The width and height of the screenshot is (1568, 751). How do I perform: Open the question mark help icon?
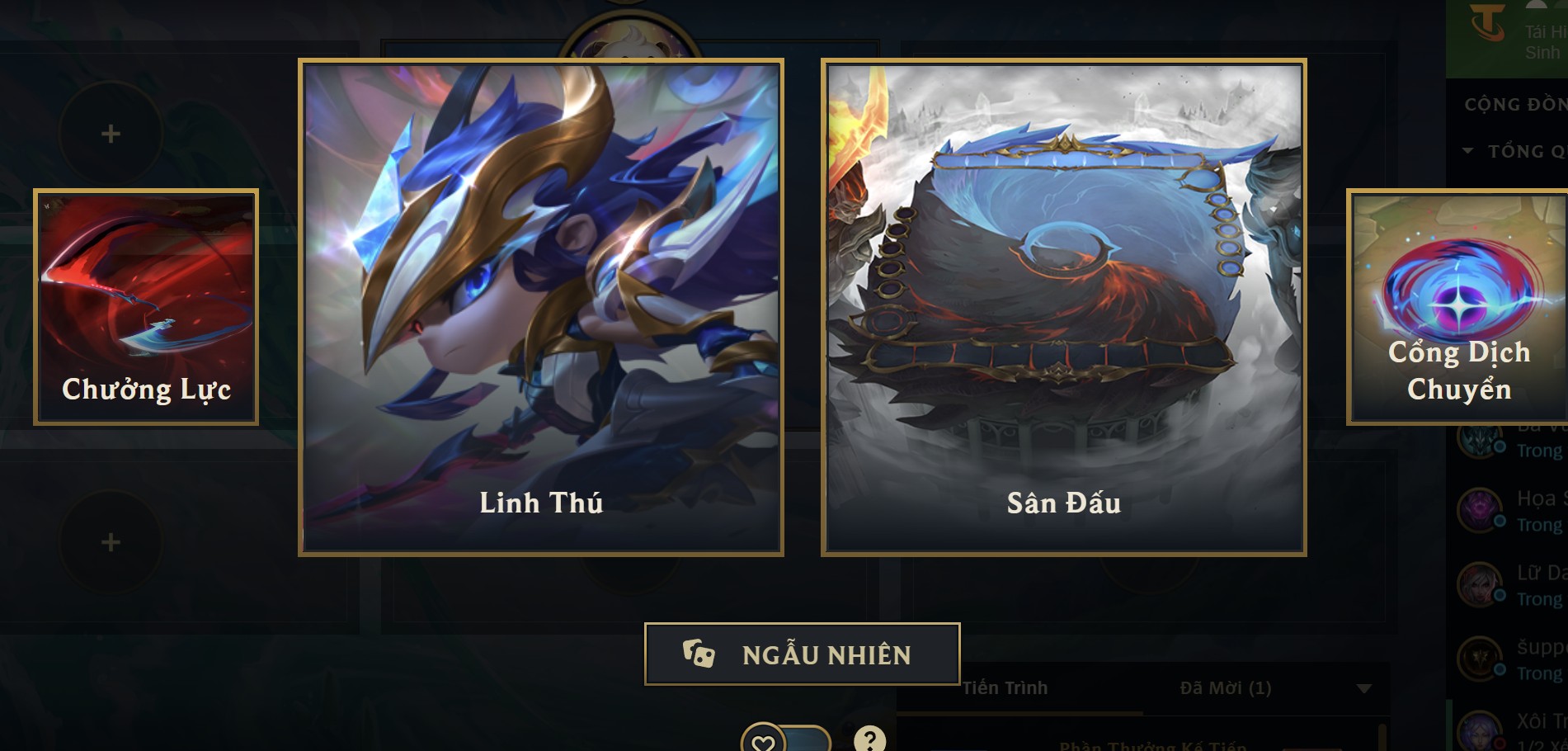click(x=869, y=739)
